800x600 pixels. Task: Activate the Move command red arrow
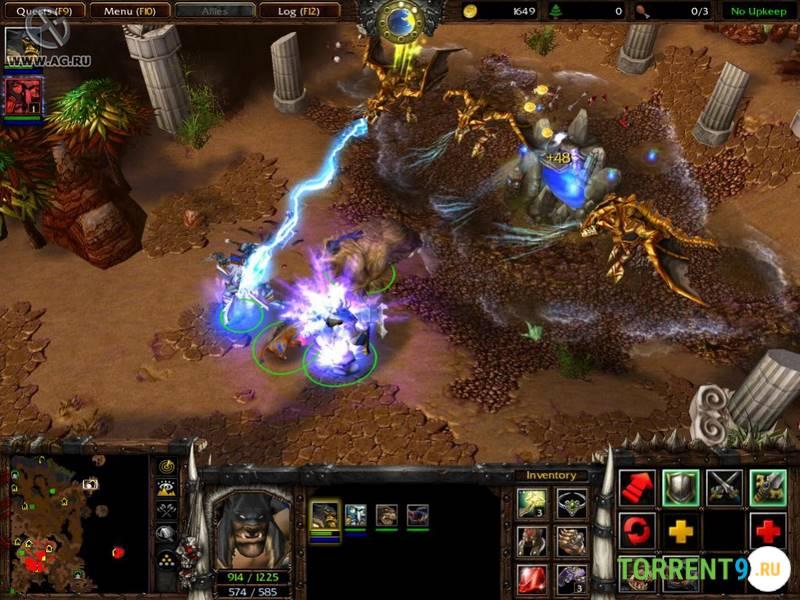(637, 487)
